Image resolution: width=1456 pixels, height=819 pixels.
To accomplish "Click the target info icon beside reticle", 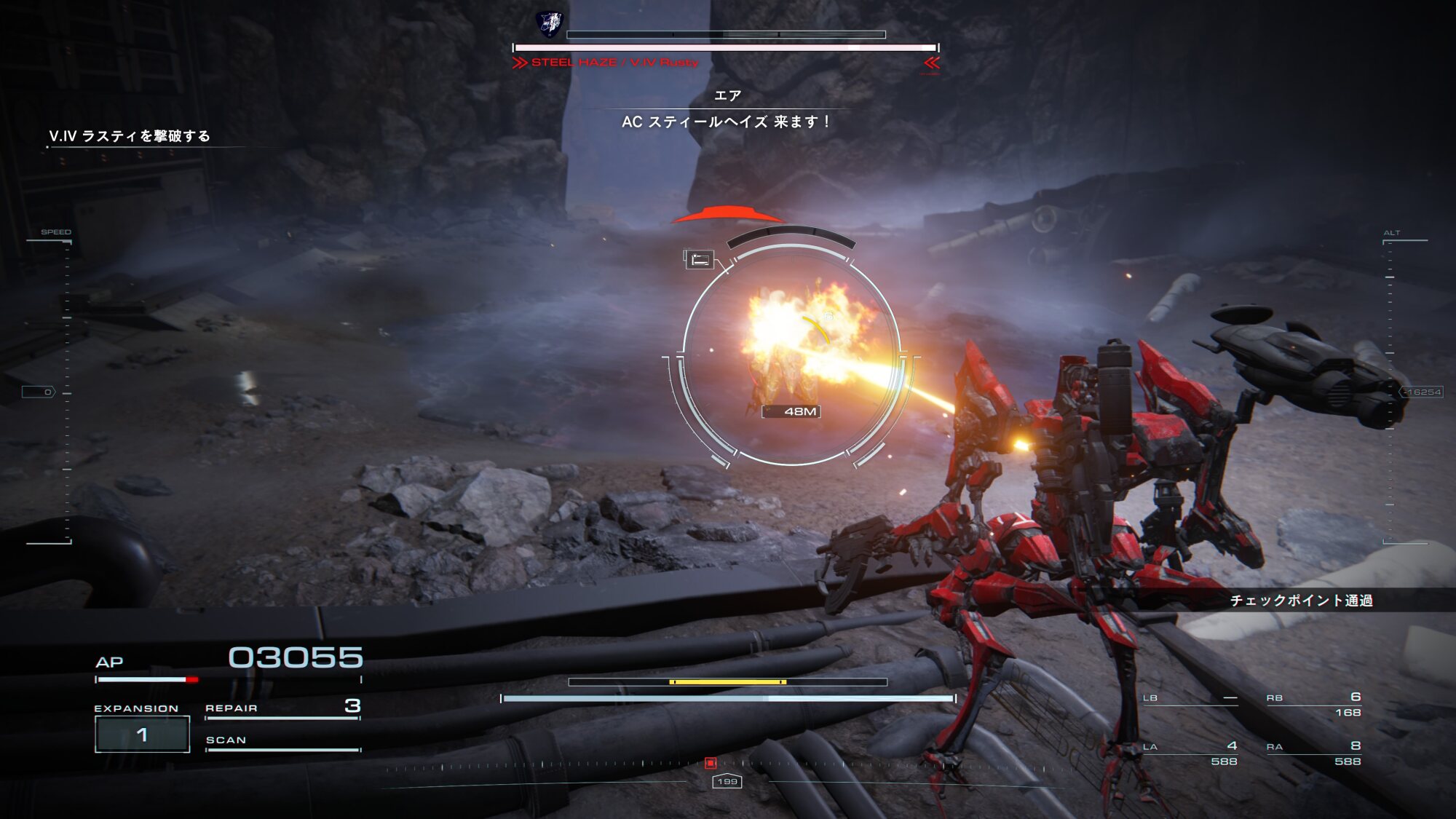I will click(699, 259).
